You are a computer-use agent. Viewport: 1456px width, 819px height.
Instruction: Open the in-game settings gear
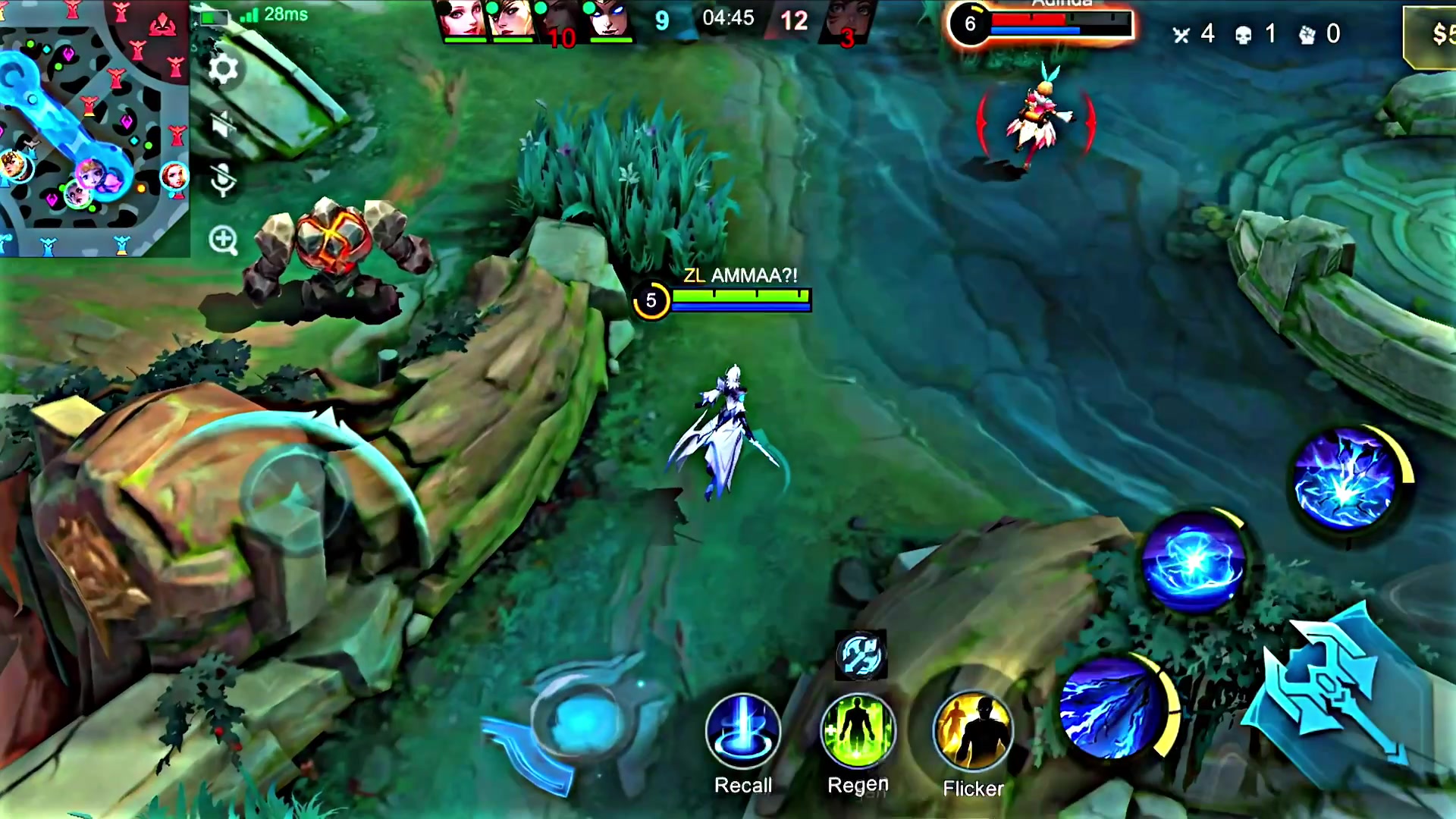pyautogui.click(x=222, y=68)
